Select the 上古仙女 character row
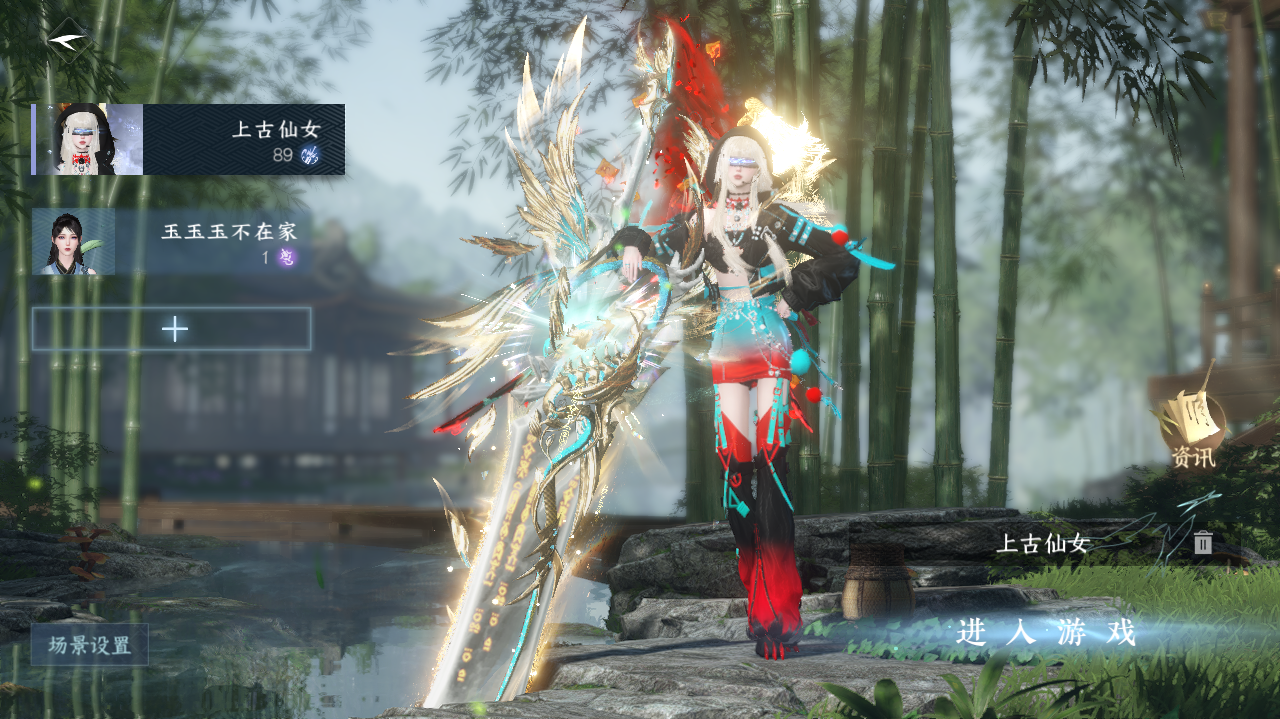The image size is (1280, 719). point(189,139)
